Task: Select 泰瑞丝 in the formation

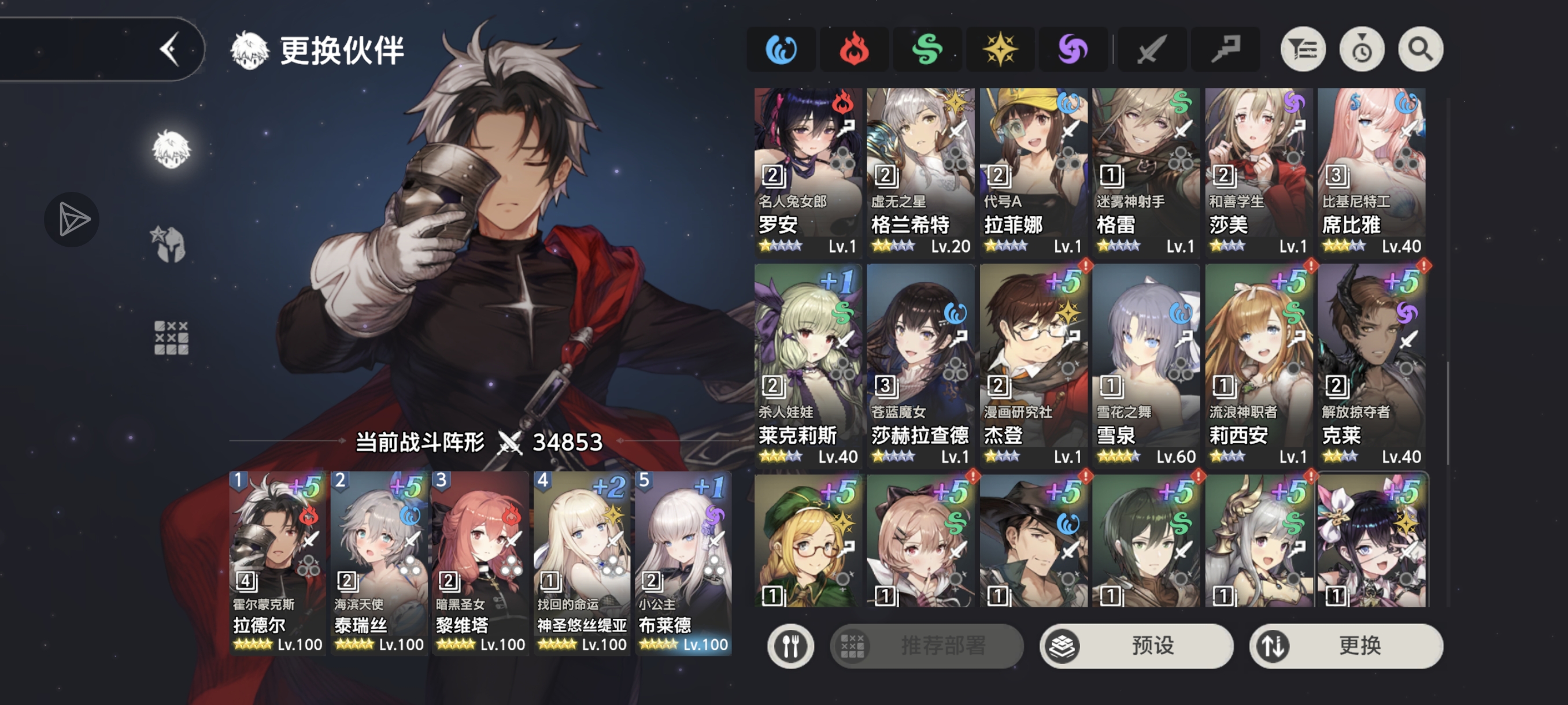Action: point(379,563)
